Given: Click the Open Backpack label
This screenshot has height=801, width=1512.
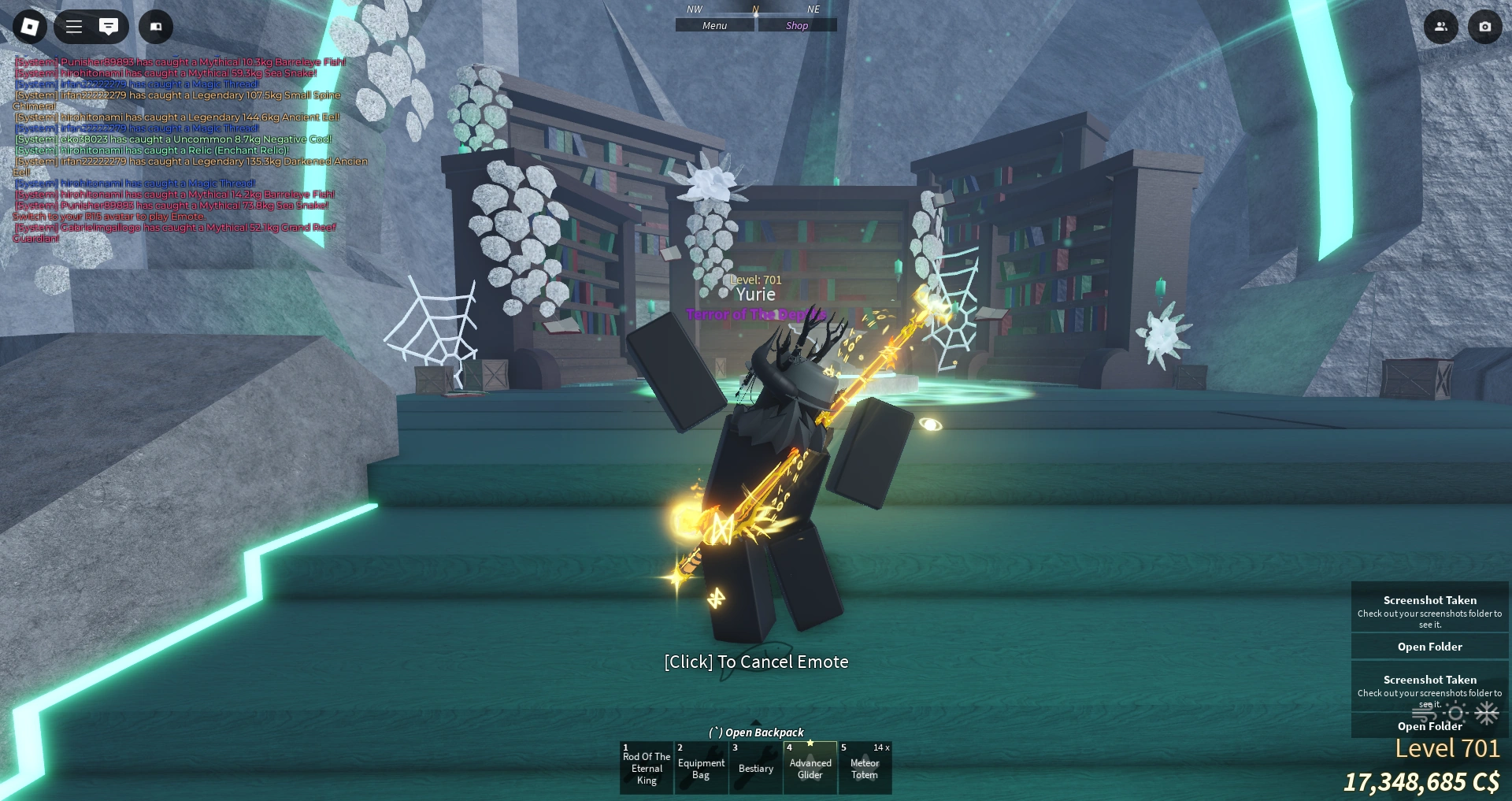Looking at the screenshot, I should click(755, 732).
